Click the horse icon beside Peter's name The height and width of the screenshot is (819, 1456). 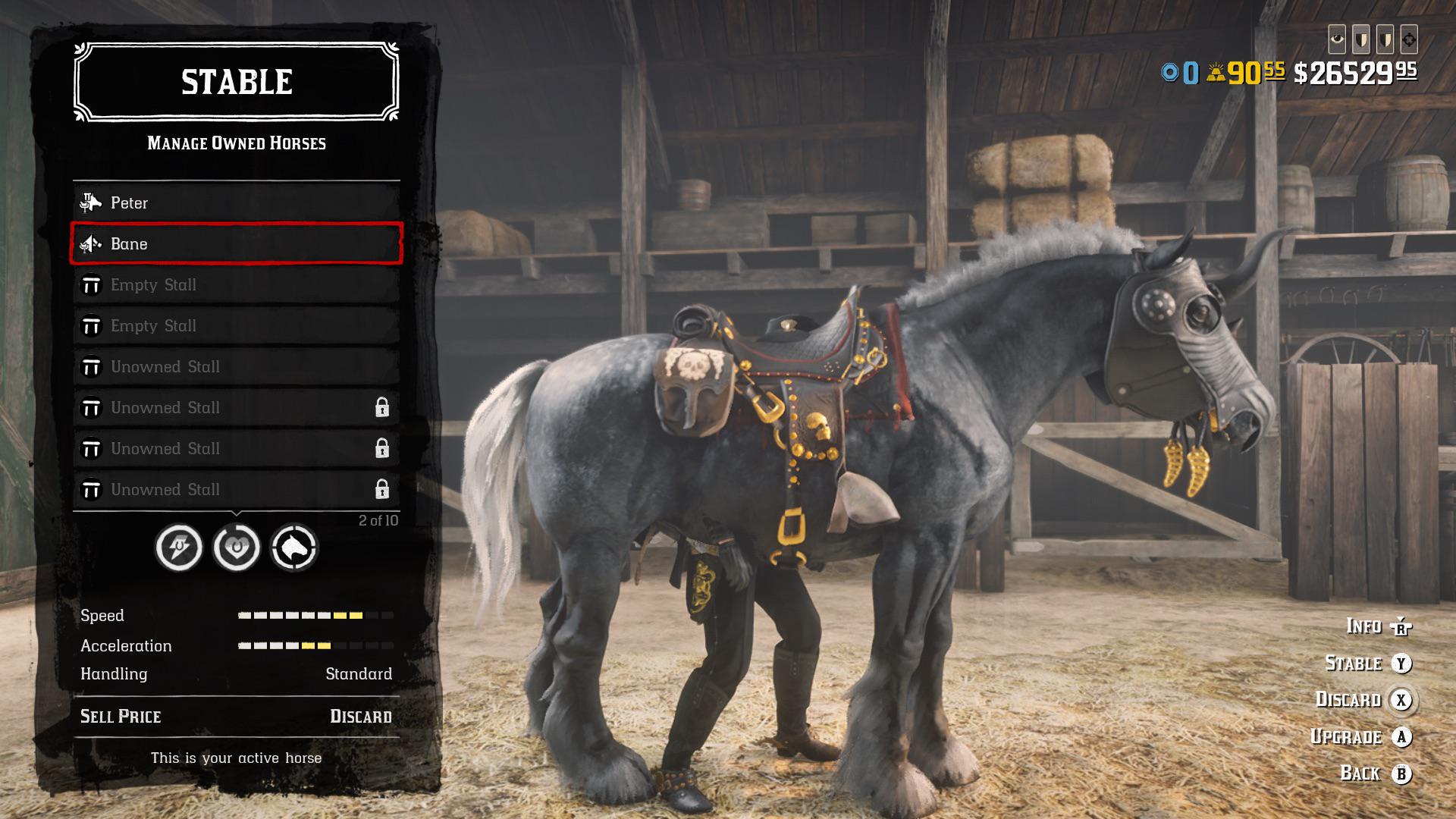[x=91, y=202]
